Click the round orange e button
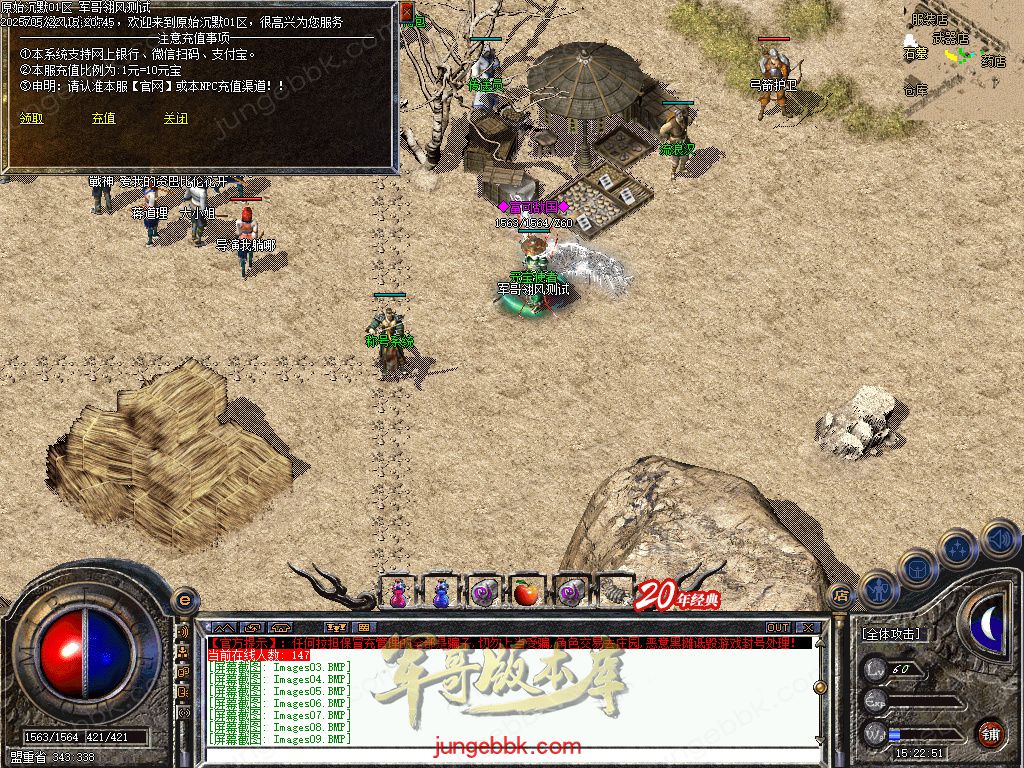 click(x=184, y=600)
